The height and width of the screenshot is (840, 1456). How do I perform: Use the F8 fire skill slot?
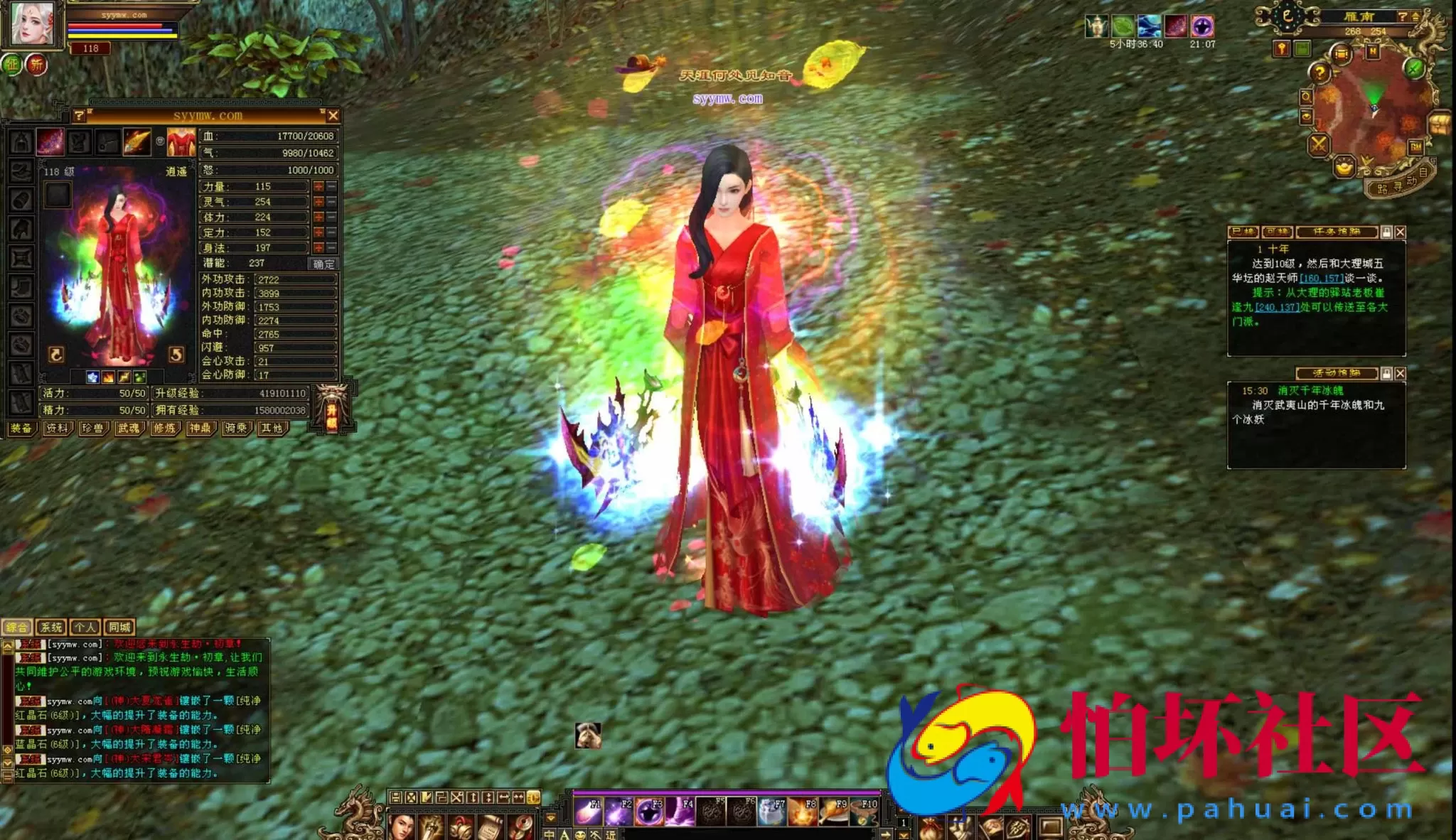point(803,812)
